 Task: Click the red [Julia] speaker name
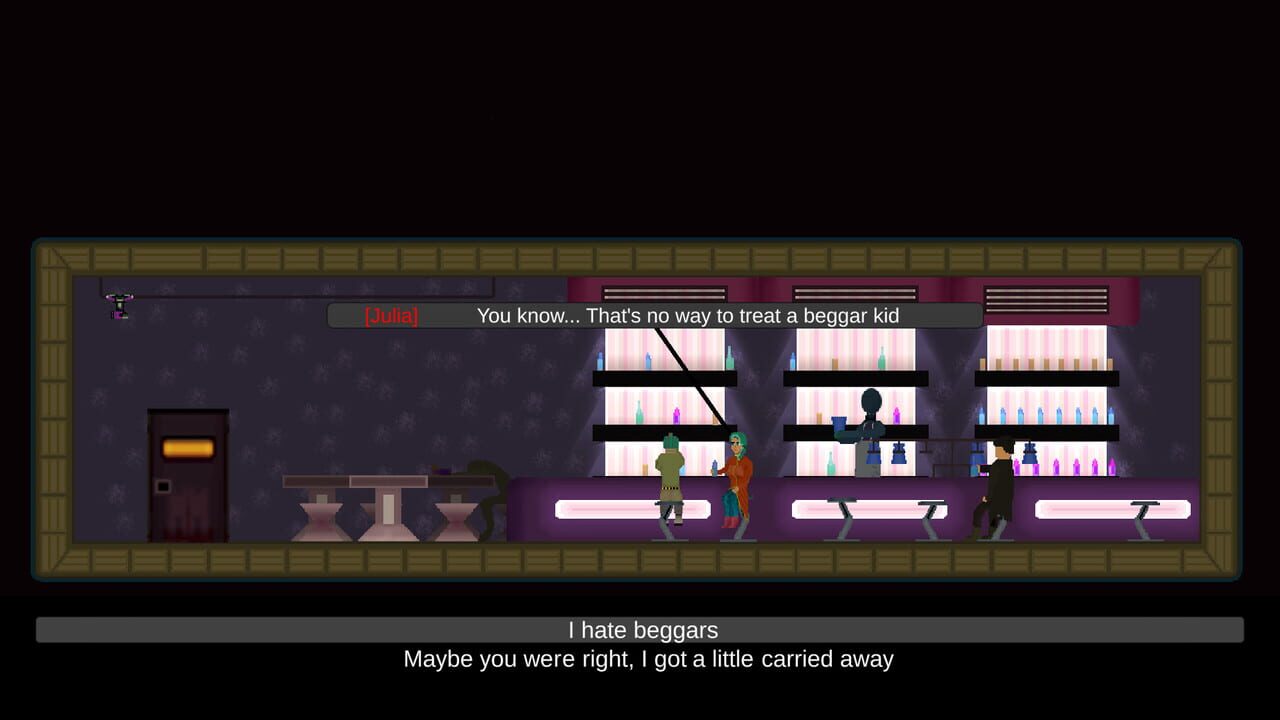(x=391, y=315)
